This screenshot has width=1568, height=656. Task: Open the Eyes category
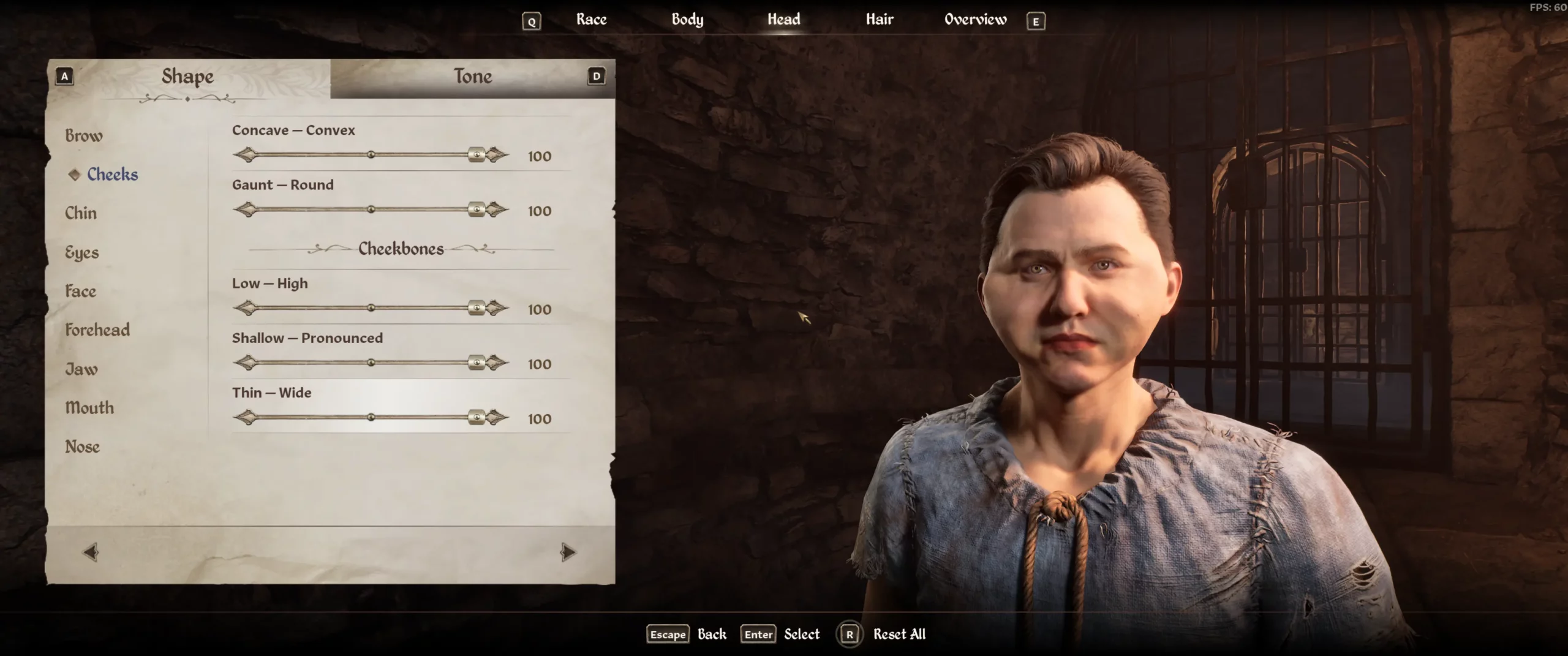(82, 252)
